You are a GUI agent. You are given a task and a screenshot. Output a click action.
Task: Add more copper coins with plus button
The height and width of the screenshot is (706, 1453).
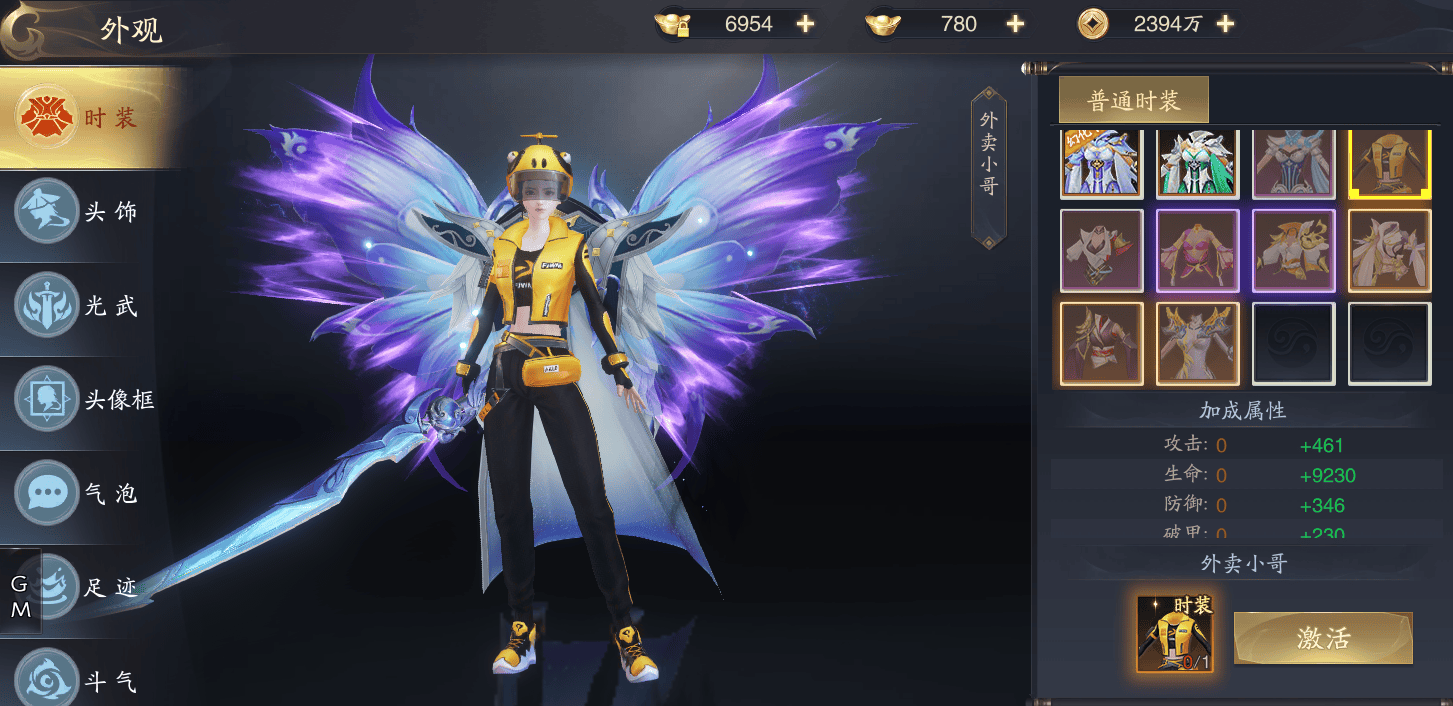1225,24
